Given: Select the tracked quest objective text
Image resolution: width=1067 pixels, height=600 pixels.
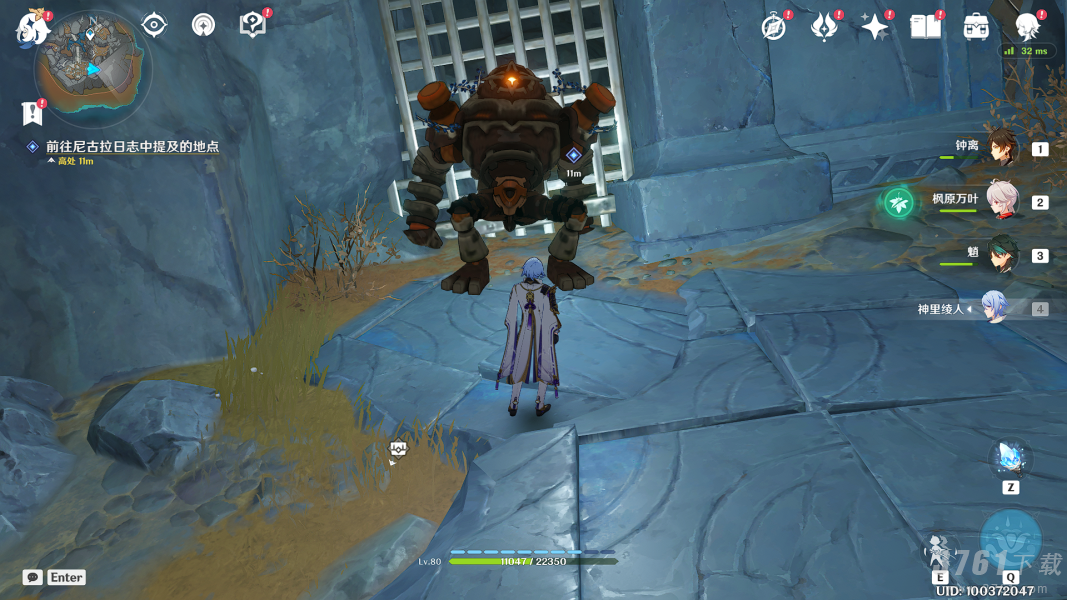Looking at the screenshot, I should [x=132, y=146].
